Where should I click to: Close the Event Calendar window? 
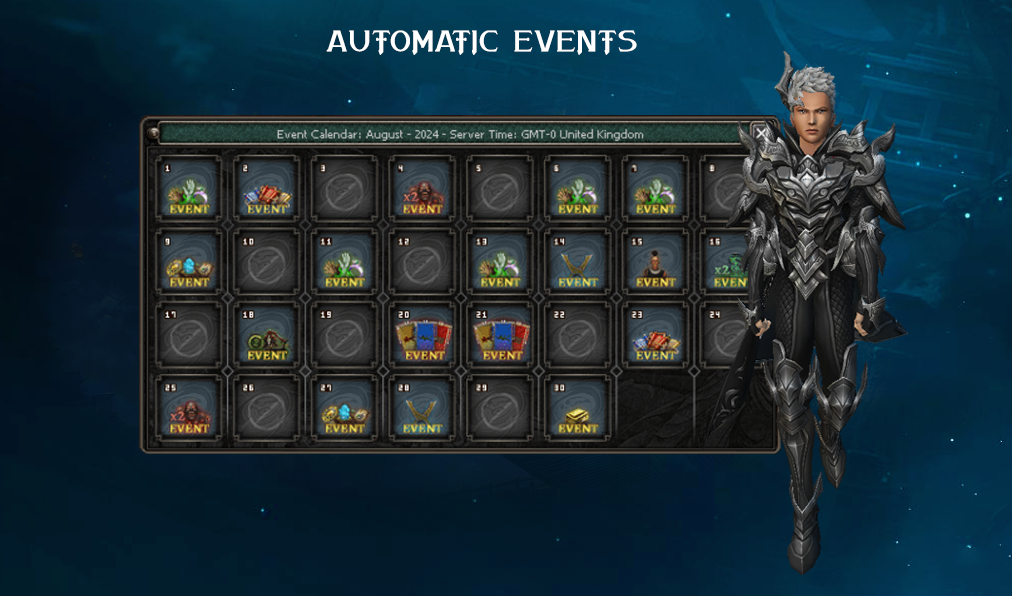tap(762, 133)
